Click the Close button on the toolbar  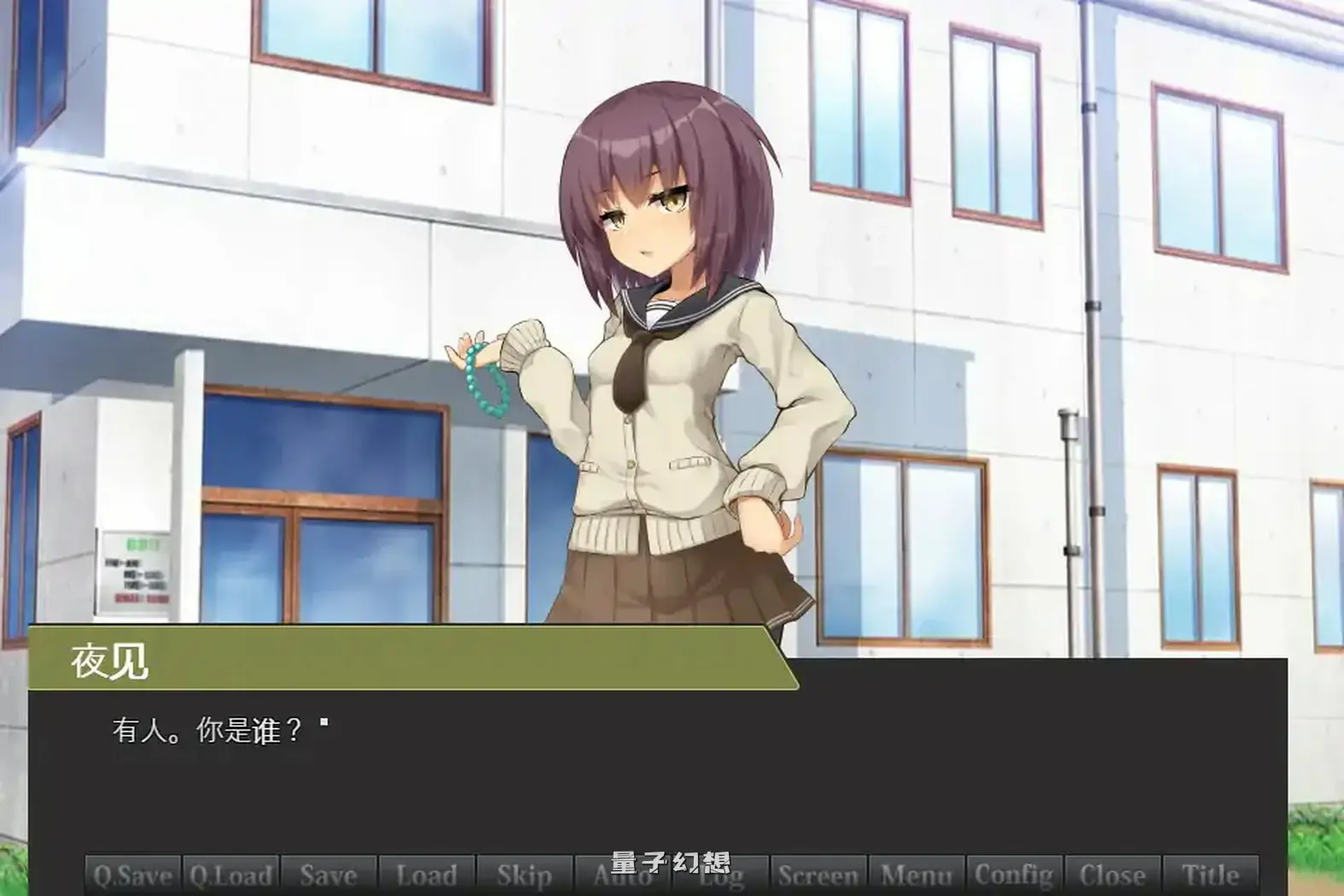(x=1111, y=876)
